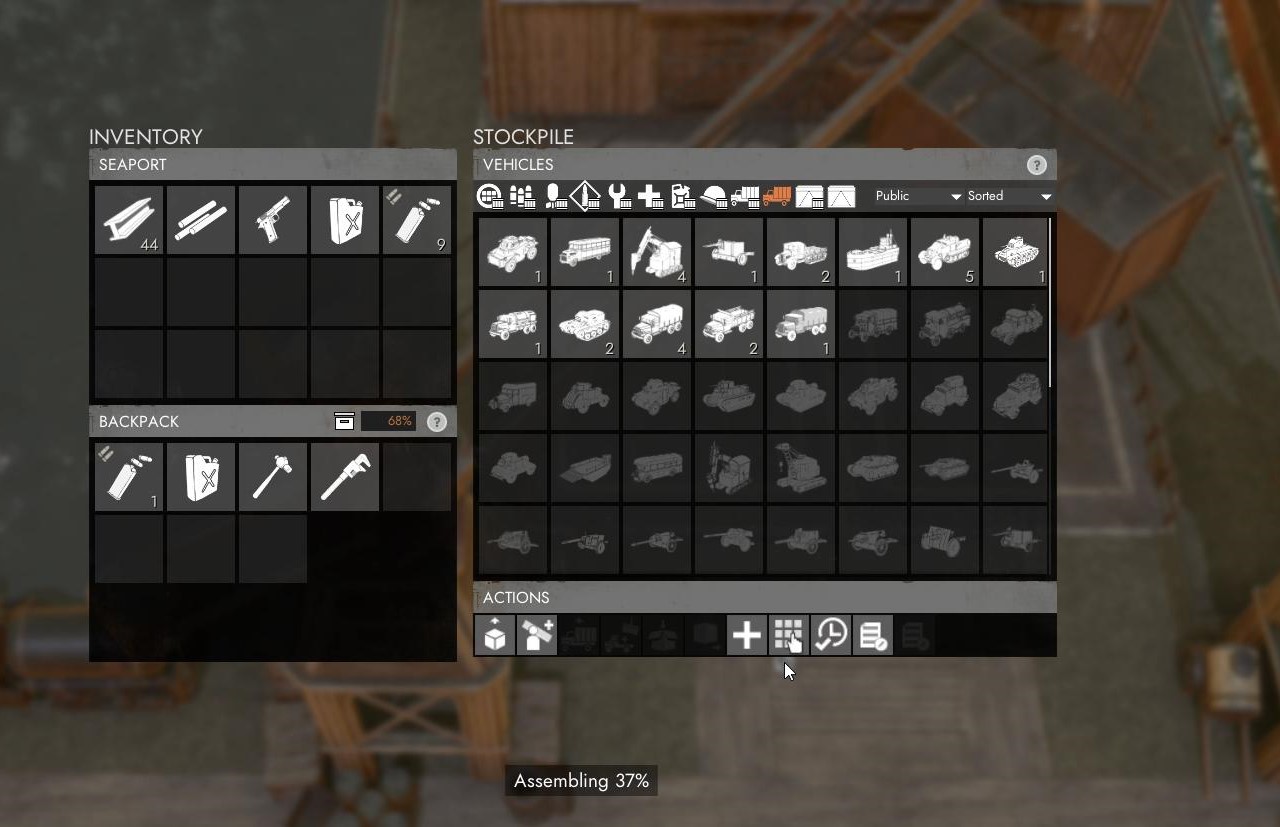Open the Sorted order dropdown
The height and width of the screenshot is (827, 1280).
point(1009,196)
